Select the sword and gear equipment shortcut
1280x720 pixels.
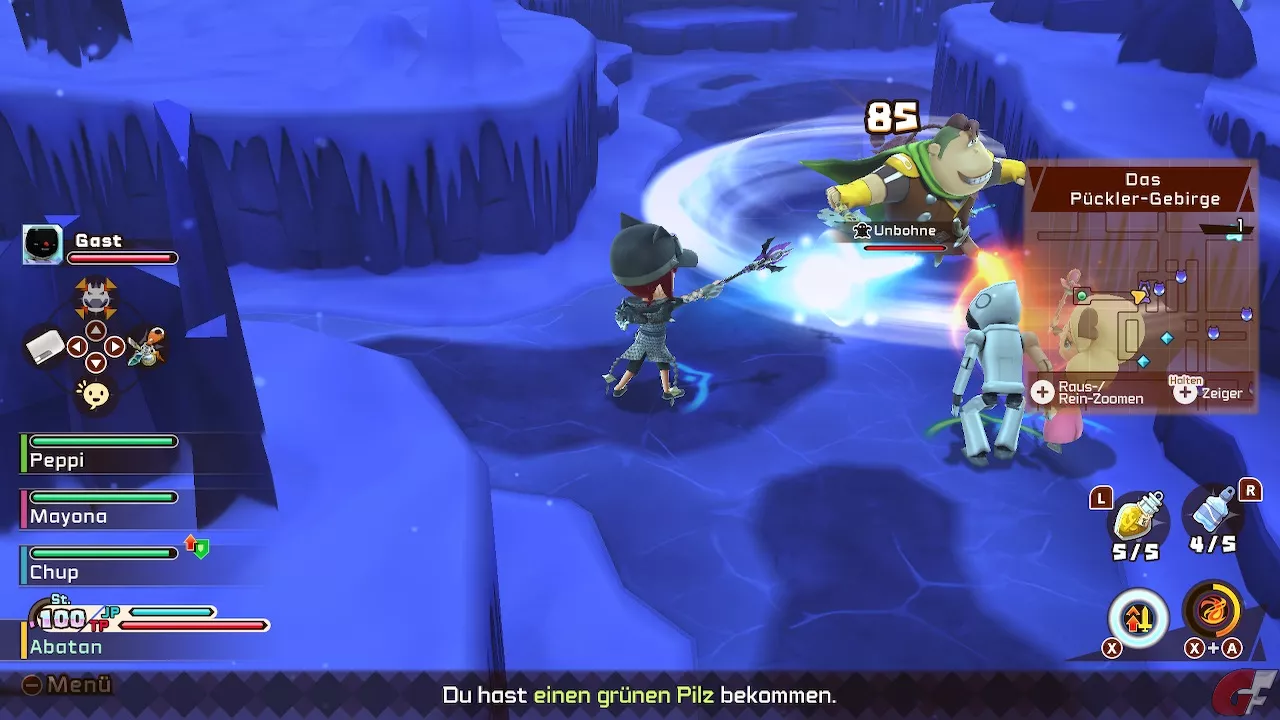tap(146, 347)
